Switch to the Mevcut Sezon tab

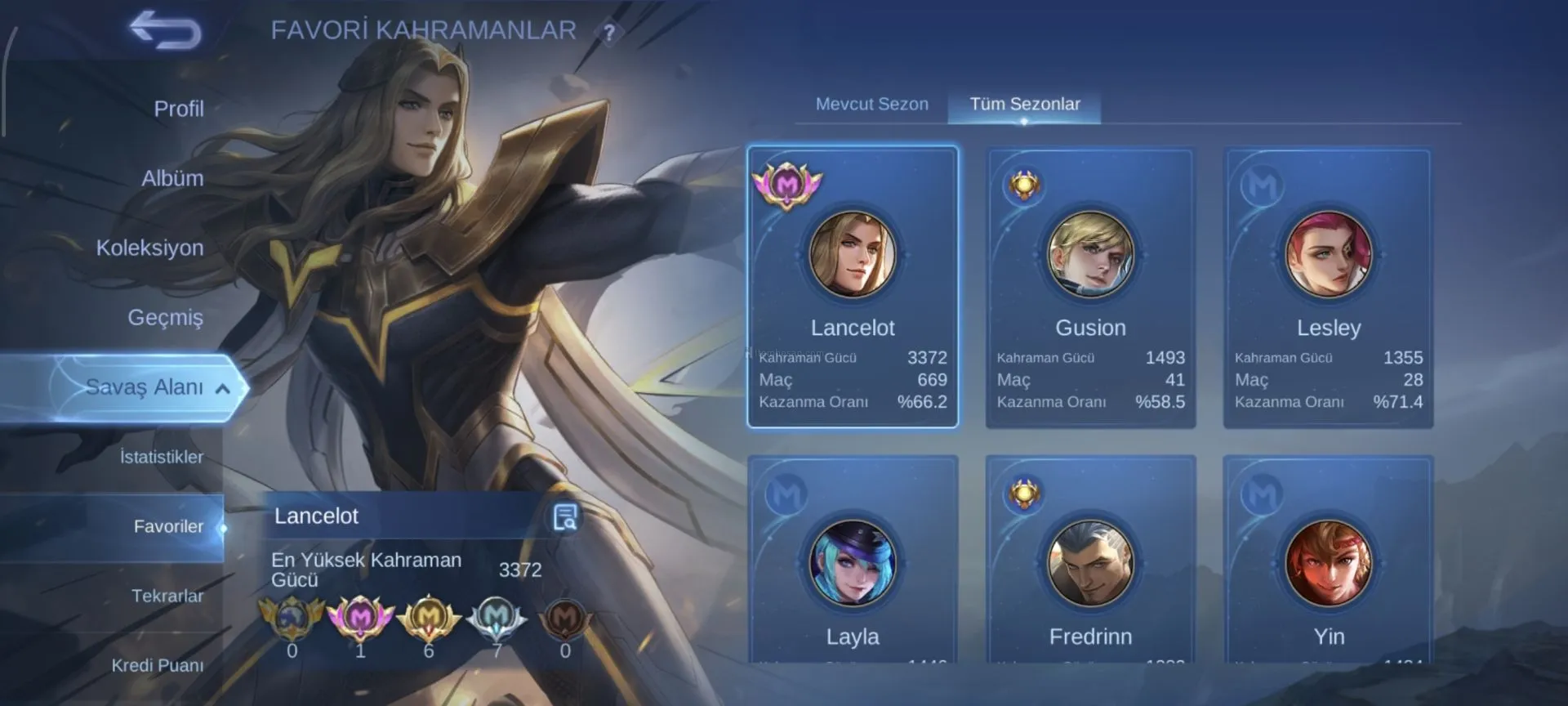(x=871, y=105)
